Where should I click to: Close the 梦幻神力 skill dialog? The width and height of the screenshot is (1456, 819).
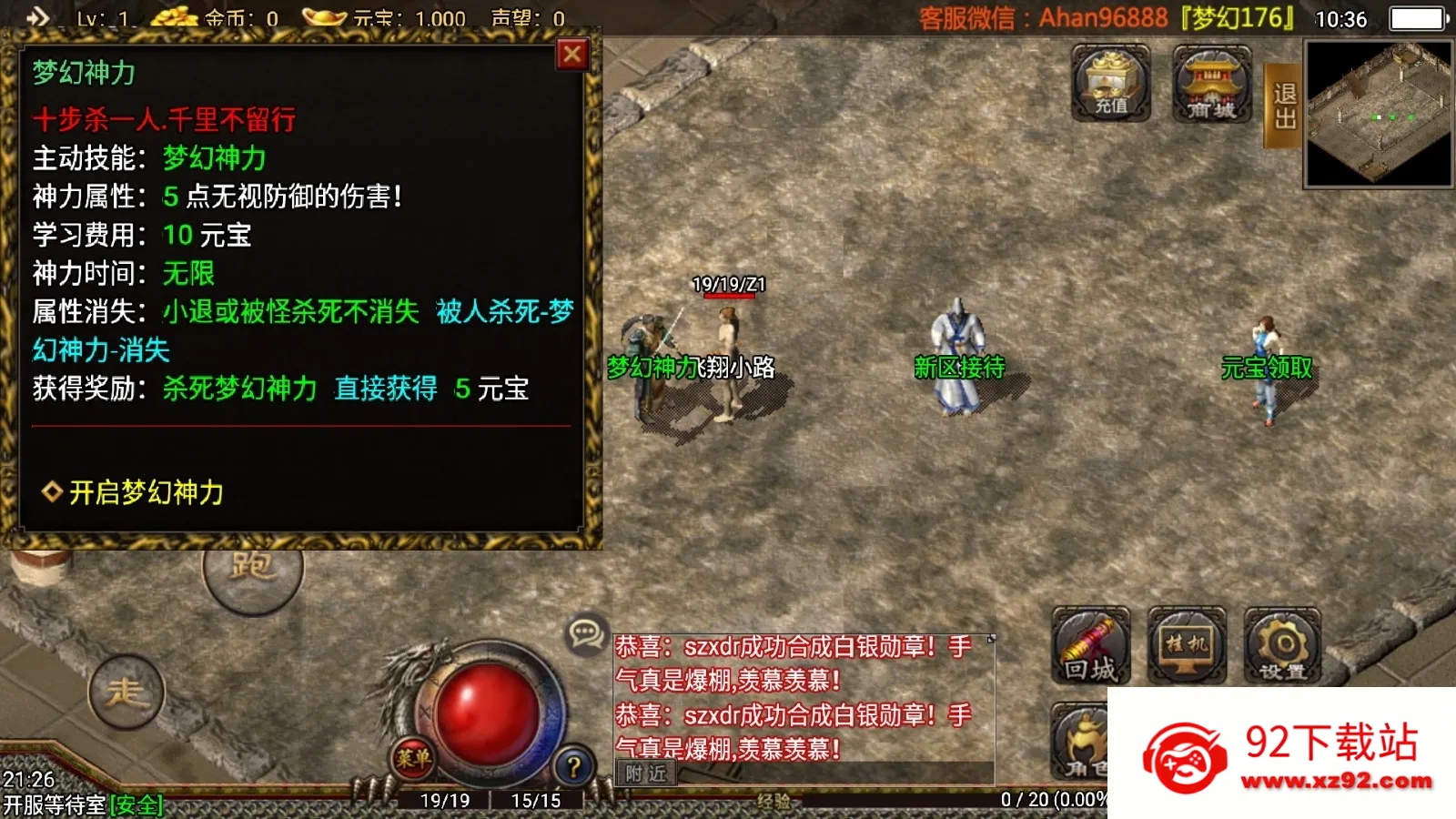(571, 54)
